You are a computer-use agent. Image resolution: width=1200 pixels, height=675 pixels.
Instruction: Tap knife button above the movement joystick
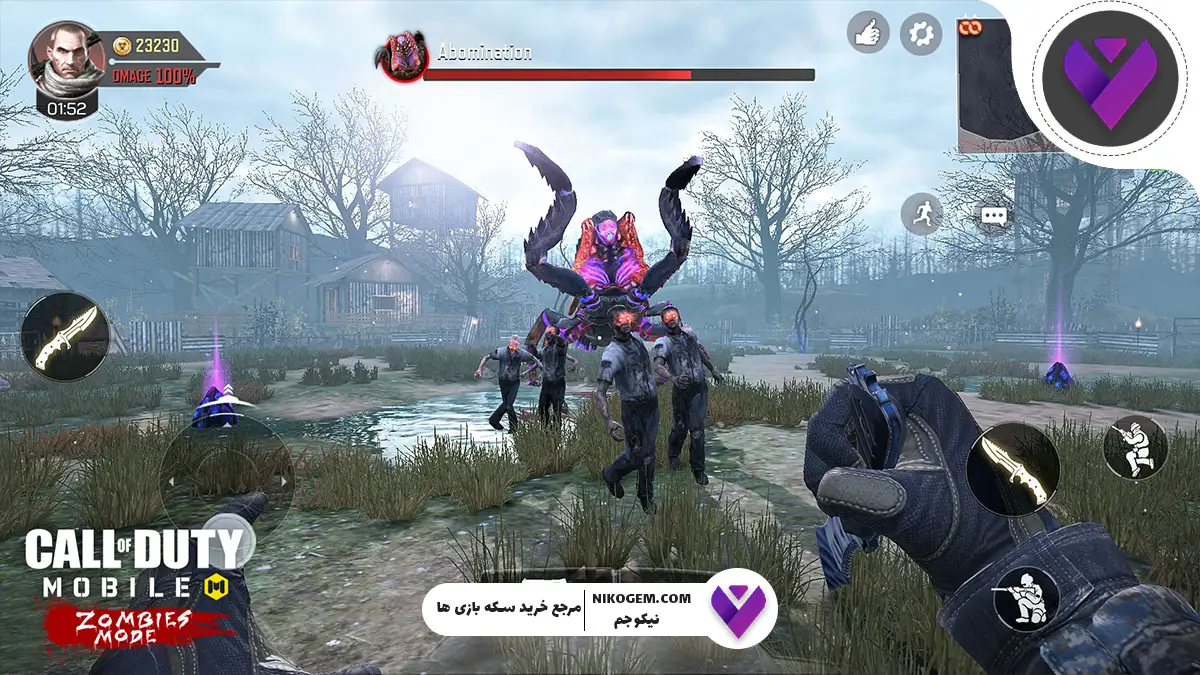(65, 336)
